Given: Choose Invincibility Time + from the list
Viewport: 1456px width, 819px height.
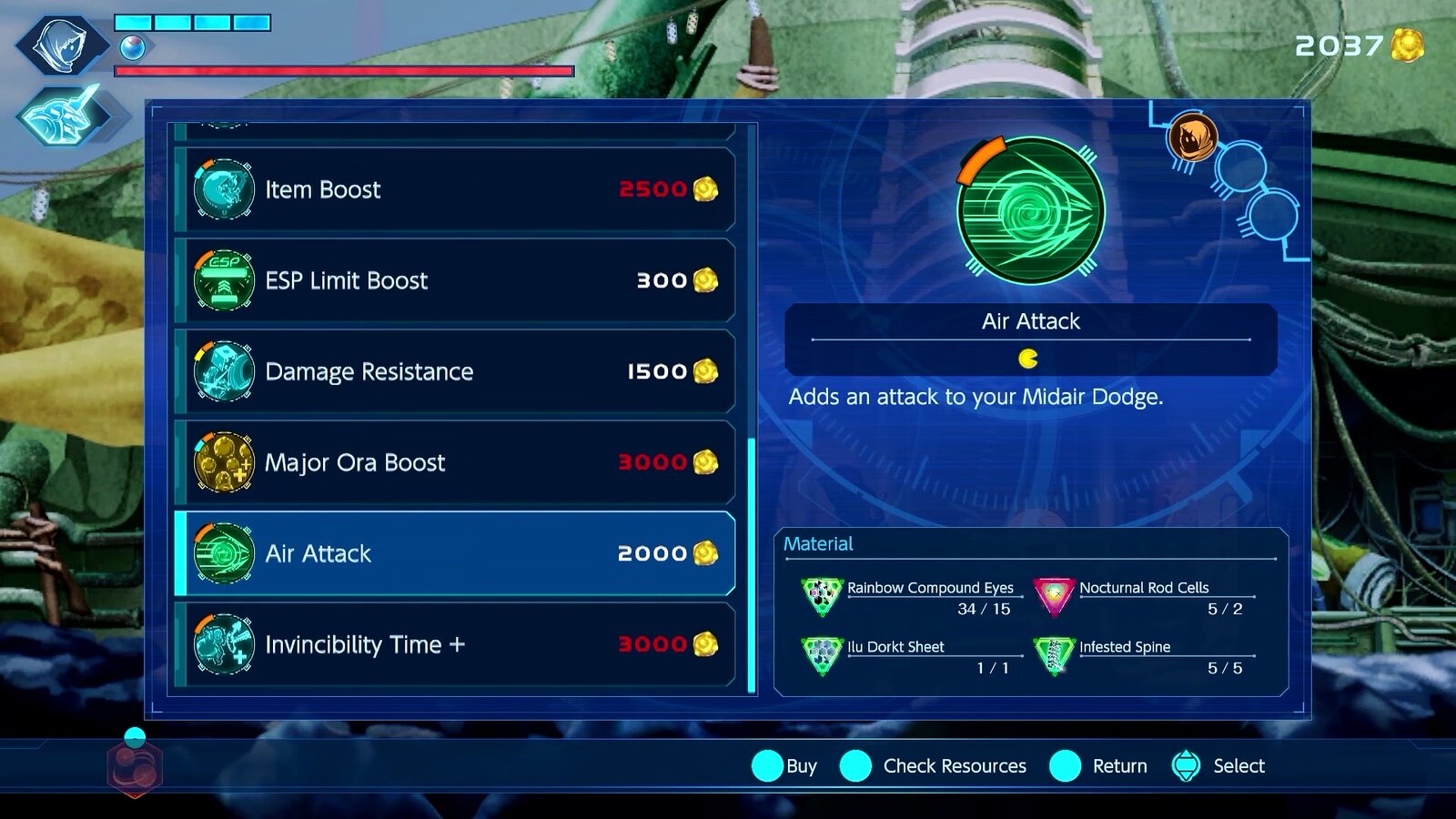Looking at the screenshot, I should click(x=455, y=644).
